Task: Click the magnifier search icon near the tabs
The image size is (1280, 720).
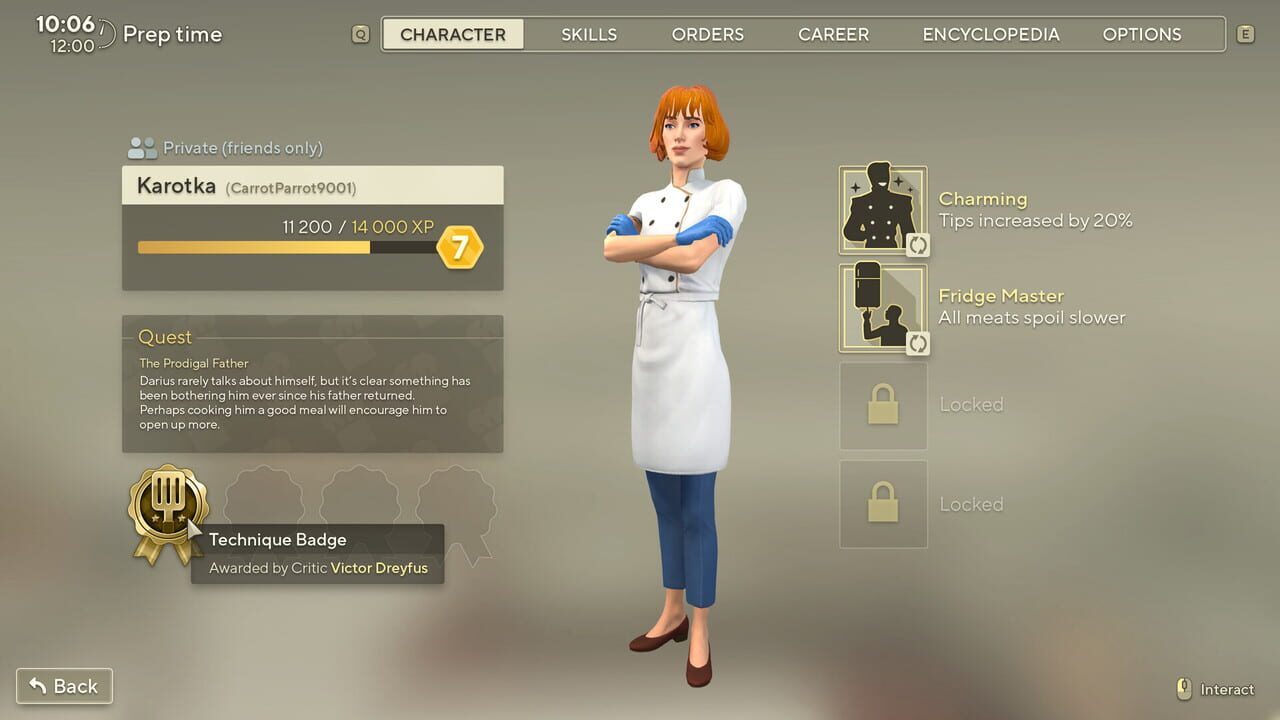Action: (x=359, y=33)
